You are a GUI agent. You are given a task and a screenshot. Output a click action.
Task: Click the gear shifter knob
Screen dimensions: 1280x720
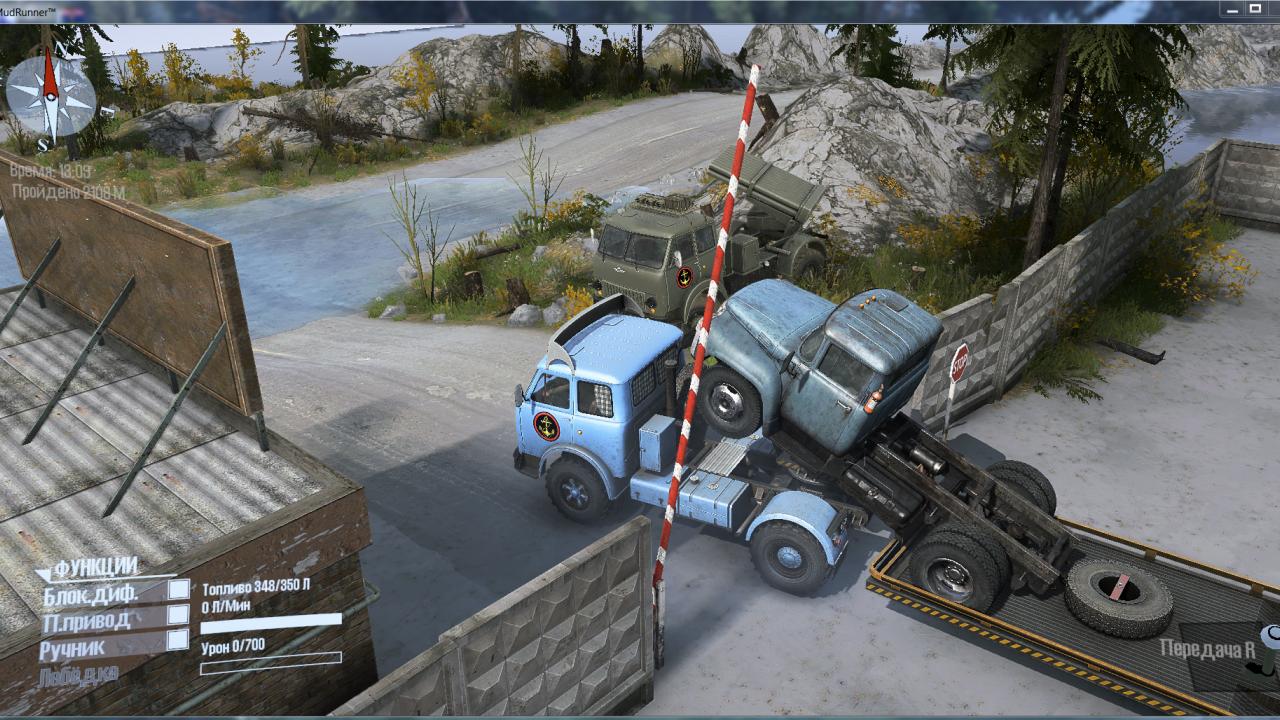[x=1271, y=636]
